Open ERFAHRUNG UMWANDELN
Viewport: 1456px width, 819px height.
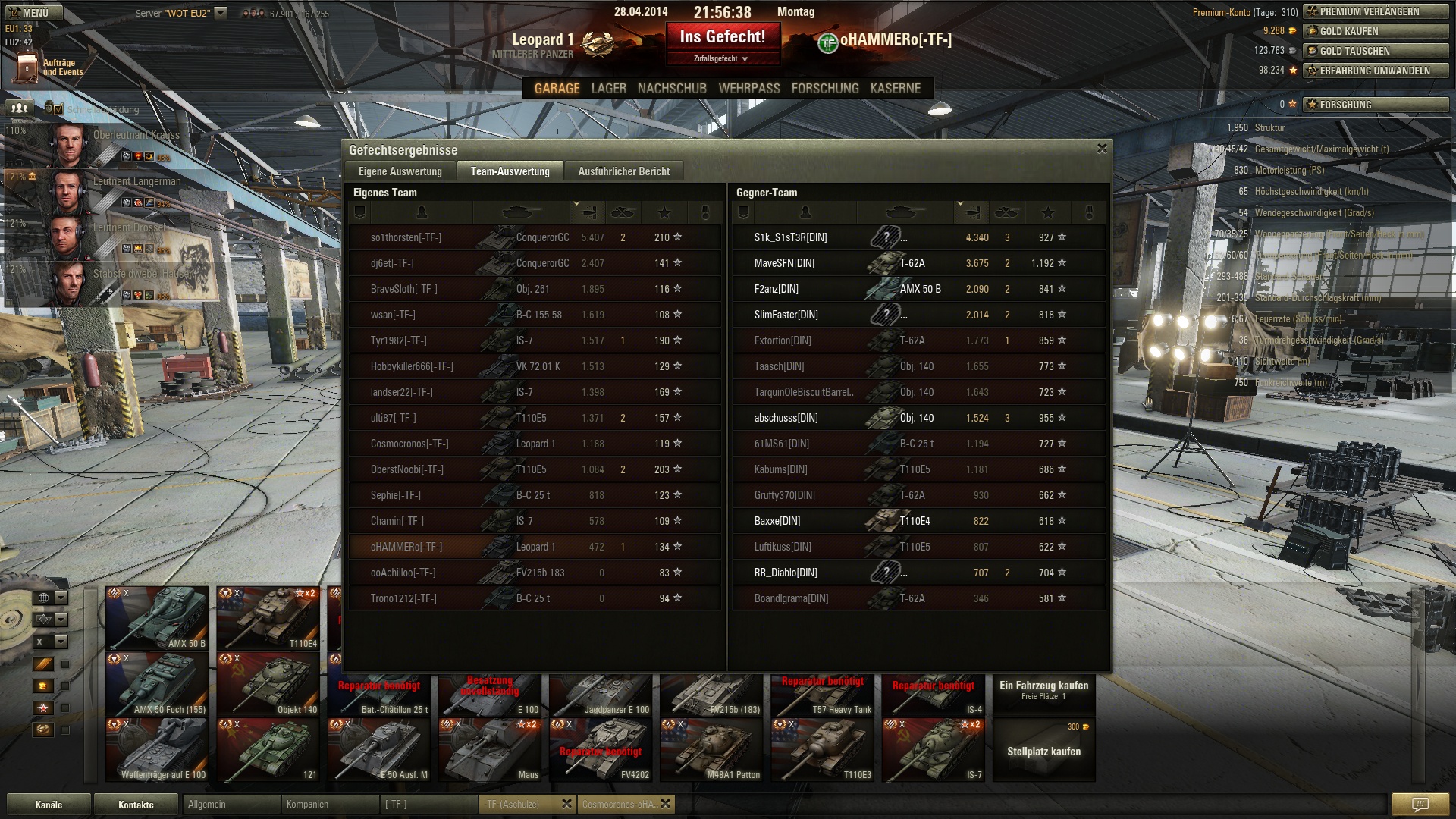tap(1375, 71)
